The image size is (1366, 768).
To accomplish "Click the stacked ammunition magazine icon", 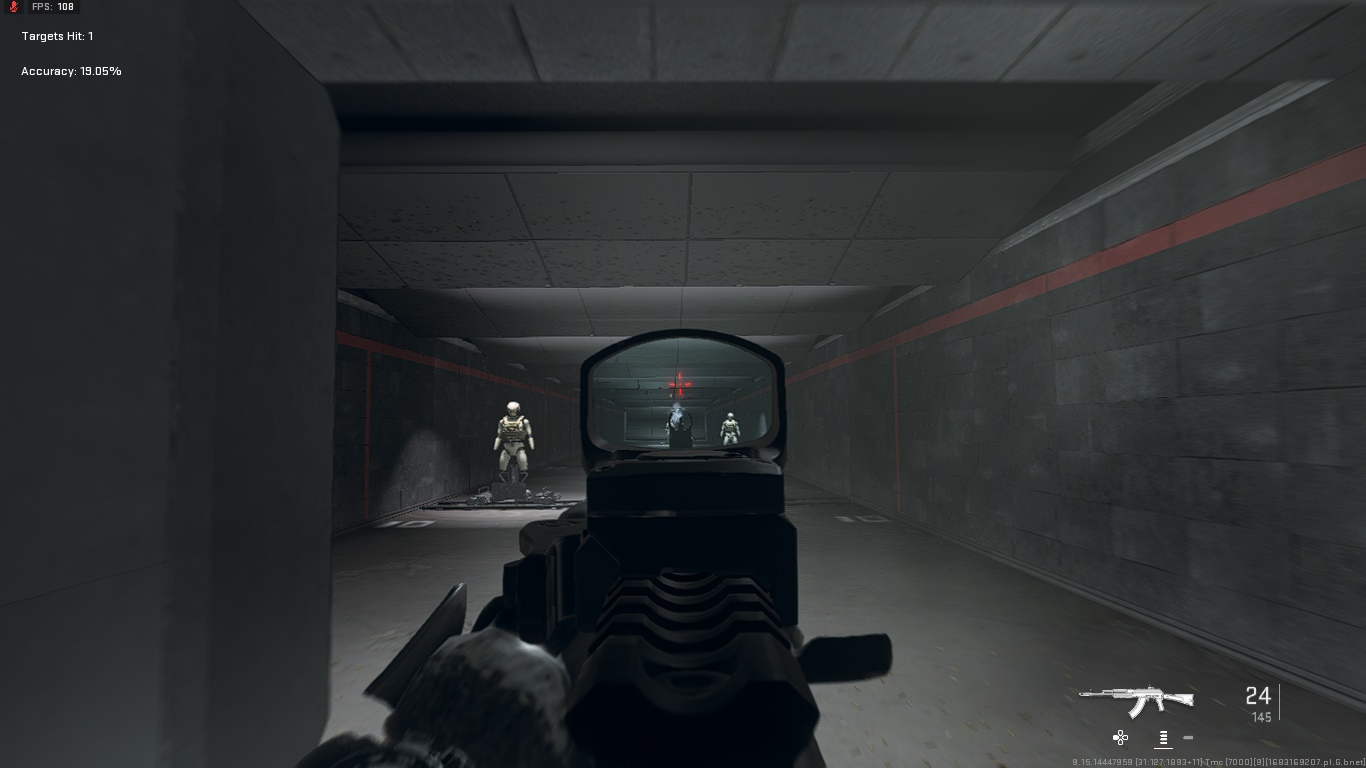I will pyautogui.click(x=1163, y=737).
